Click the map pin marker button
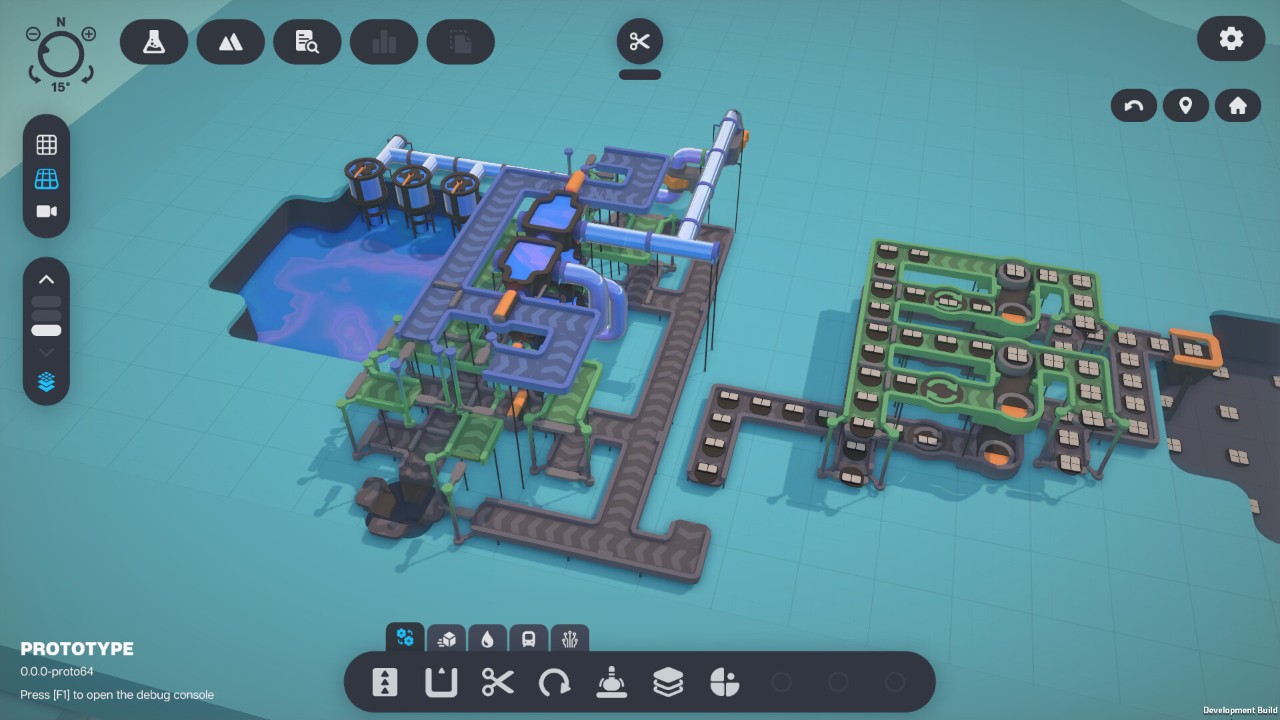 click(x=1186, y=105)
